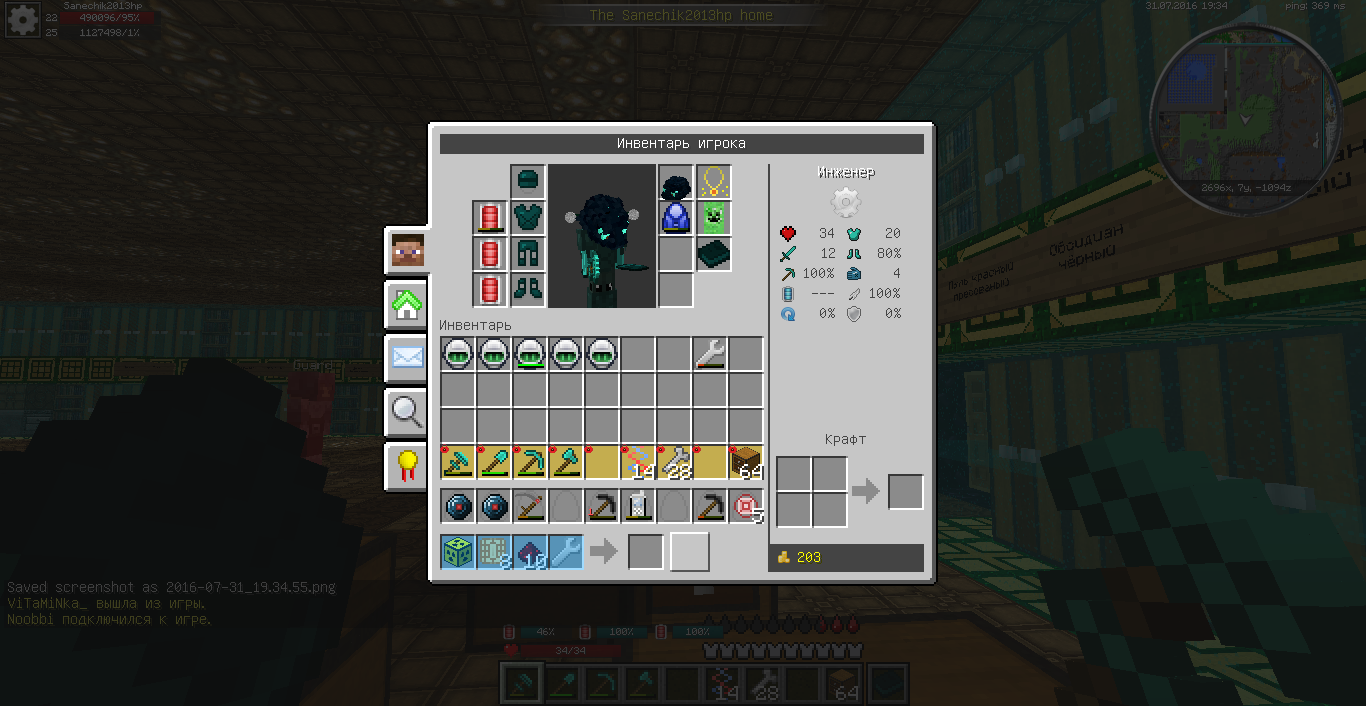Switch to the player head tab
The height and width of the screenshot is (706, 1366).
(x=408, y=251)
